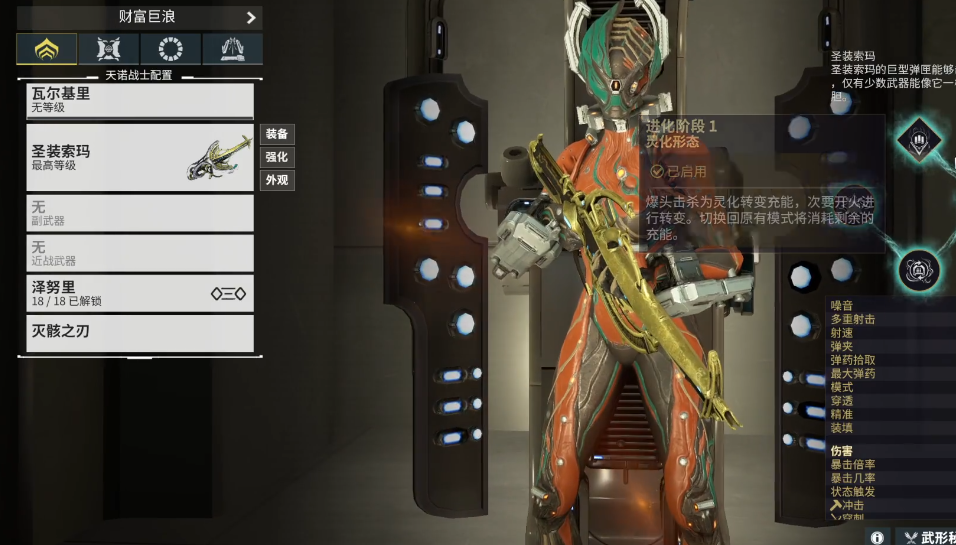Open 强化 upgrade for the weapon
Image resolution: width=956 pixels, height=545 pixels.
pyautogui.click(x=277, y=157)
